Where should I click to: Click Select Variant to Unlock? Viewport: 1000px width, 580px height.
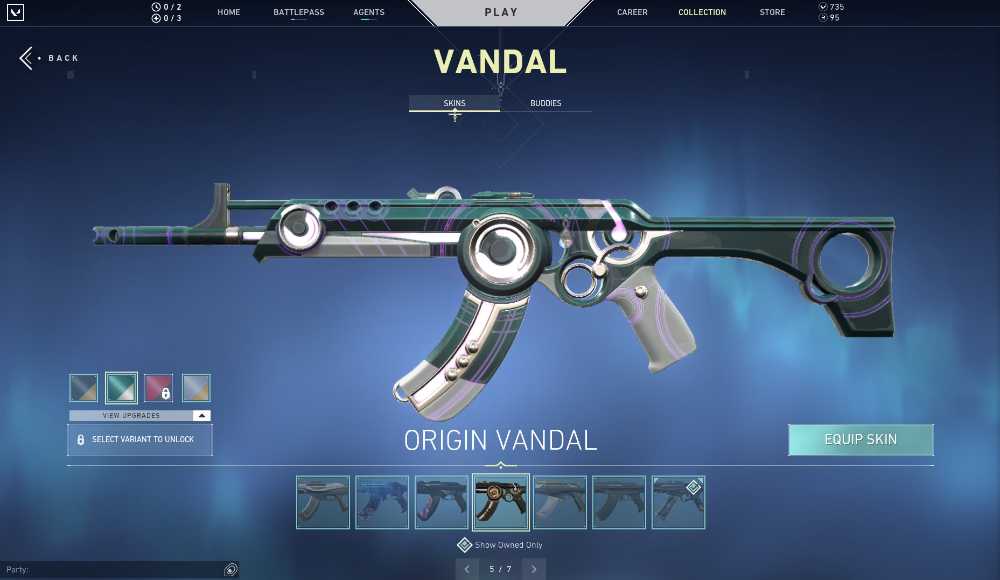(140, 440)
